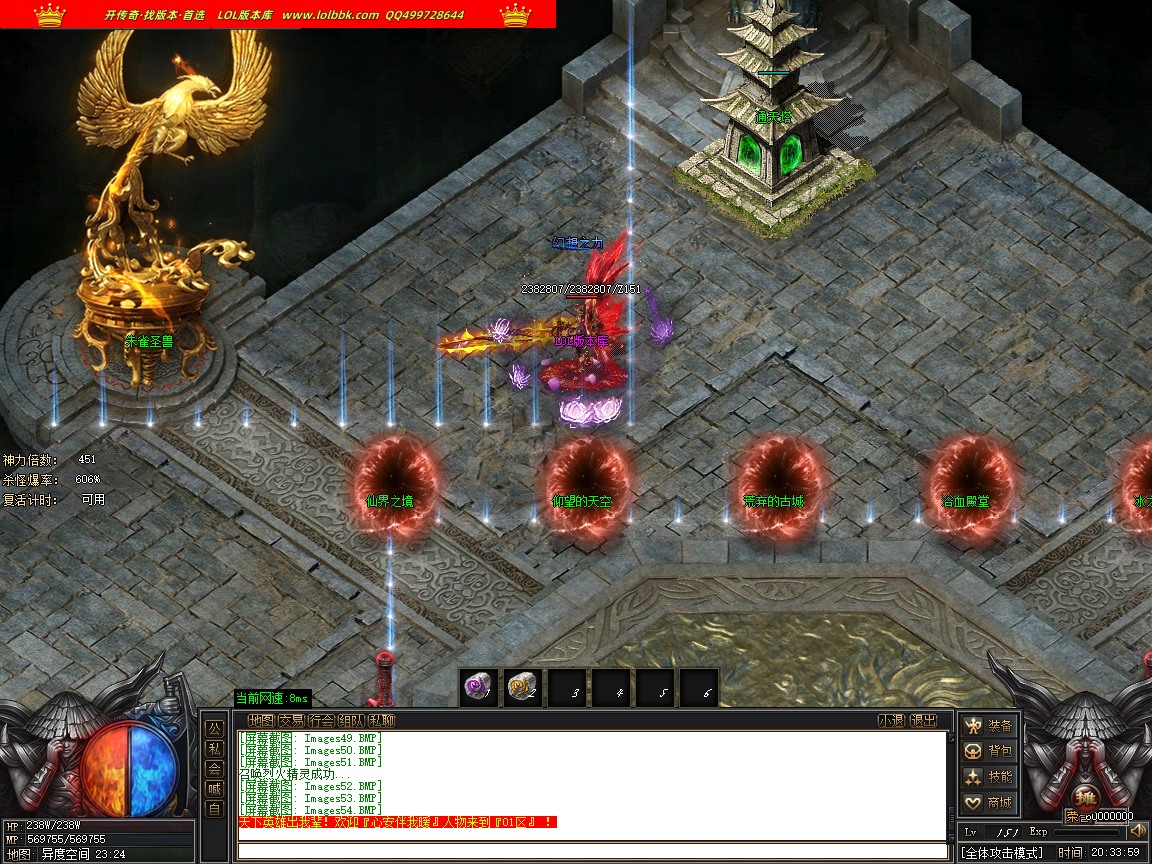This screenshot has height=864, width=1152.
Task: Open the 摊 stall round button
Action: (x=1084, y=800)
